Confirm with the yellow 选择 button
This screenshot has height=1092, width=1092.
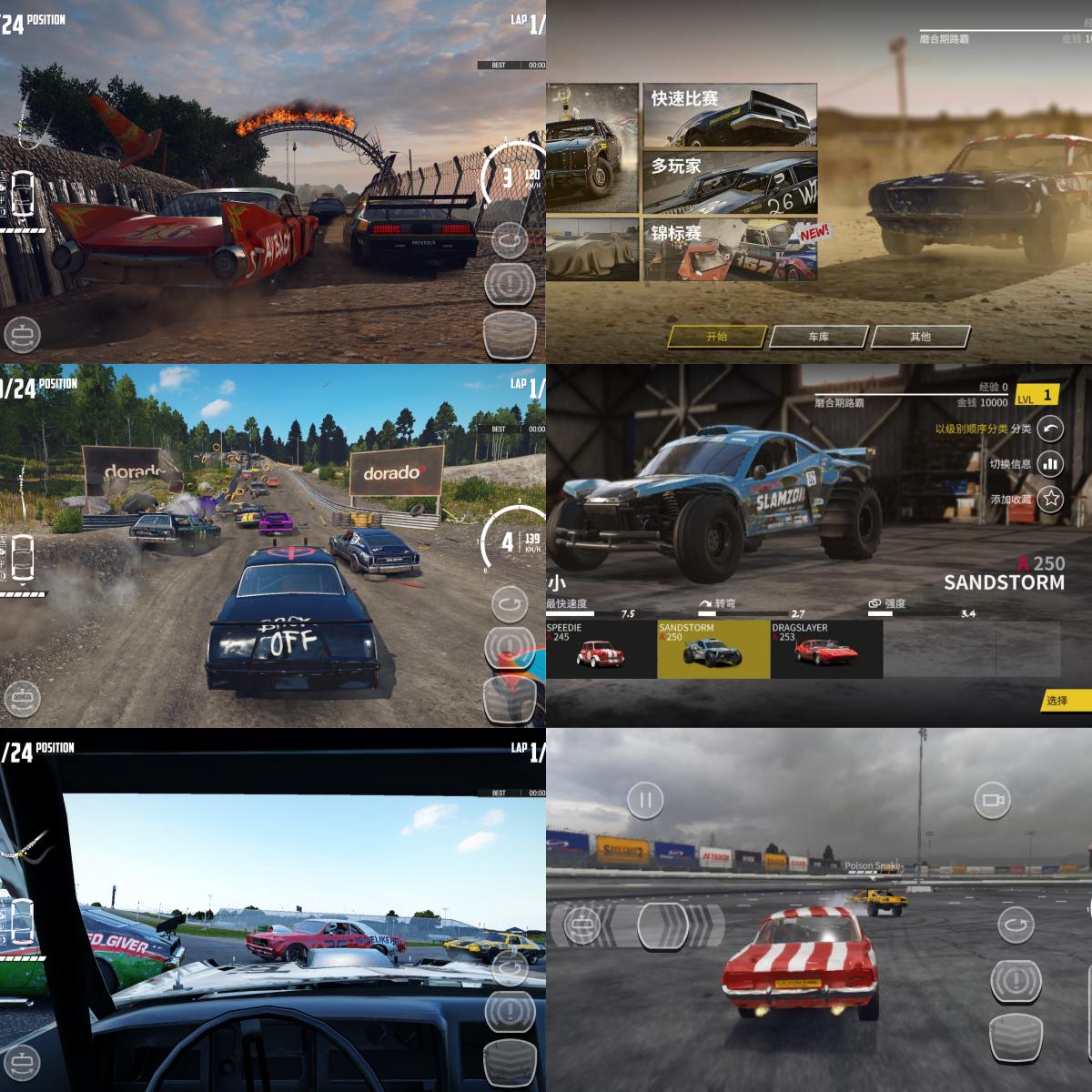pos(1063,701)
